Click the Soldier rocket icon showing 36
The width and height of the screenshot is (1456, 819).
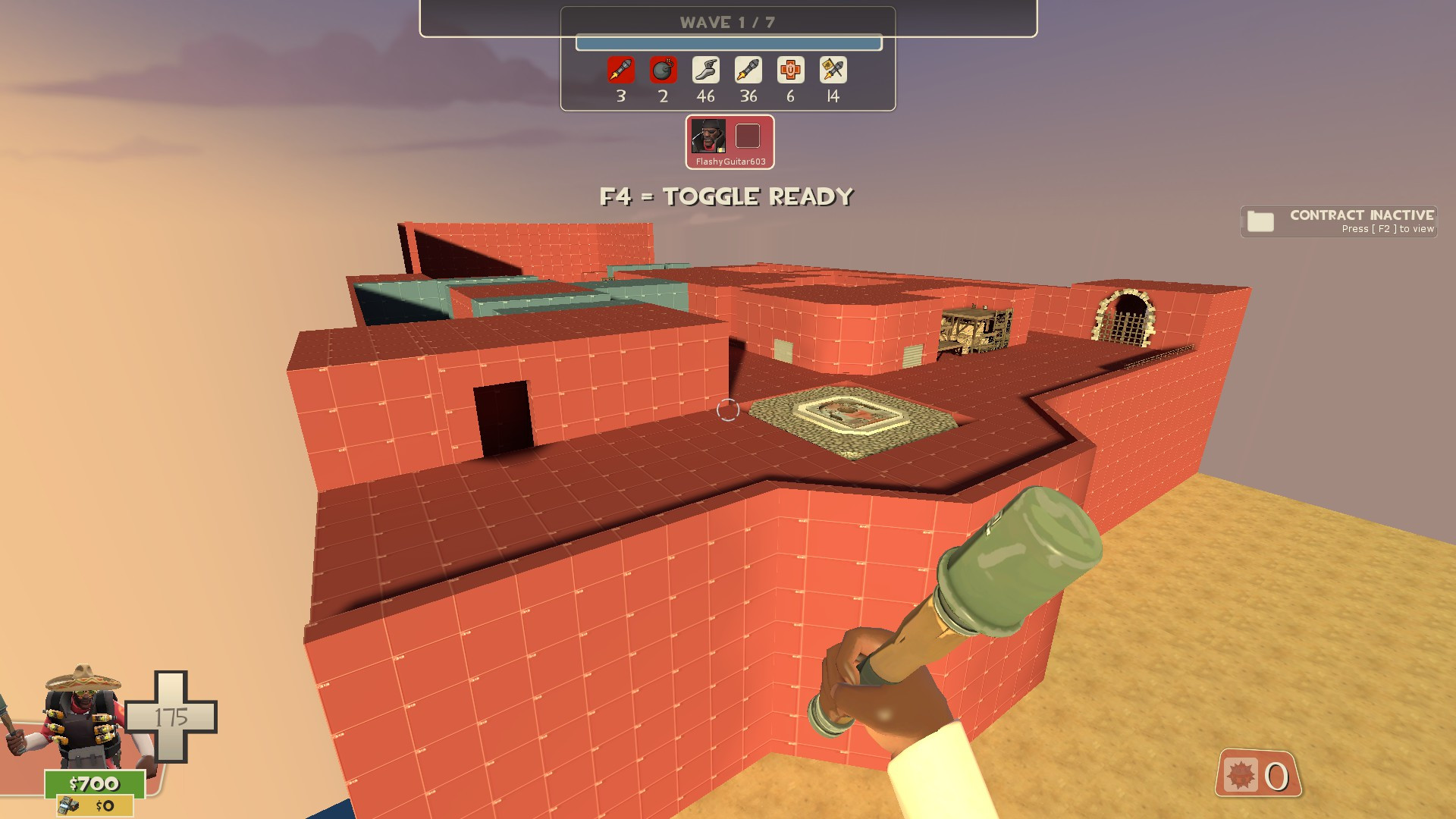click(748, 71)
